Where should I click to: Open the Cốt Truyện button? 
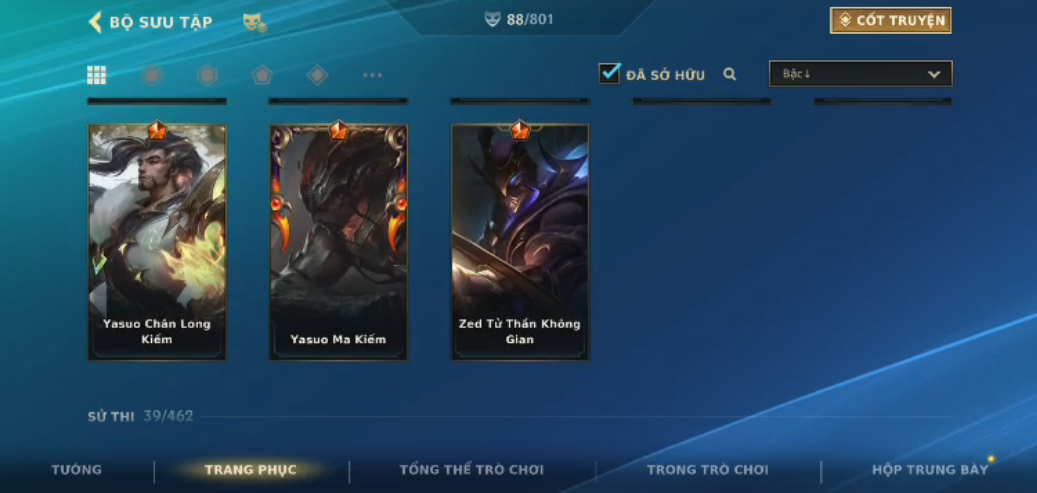890,21
